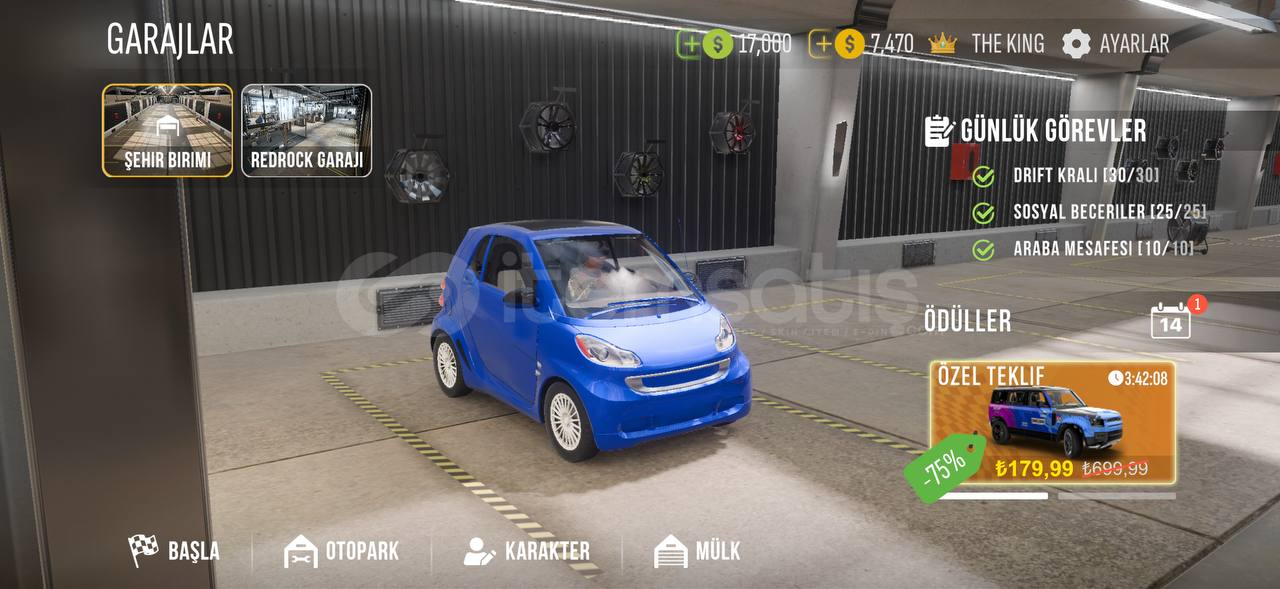Select the Şehir Birimi garage thumbnail
Viewport: 1280px width, 589px height.
tap(167, 130)
